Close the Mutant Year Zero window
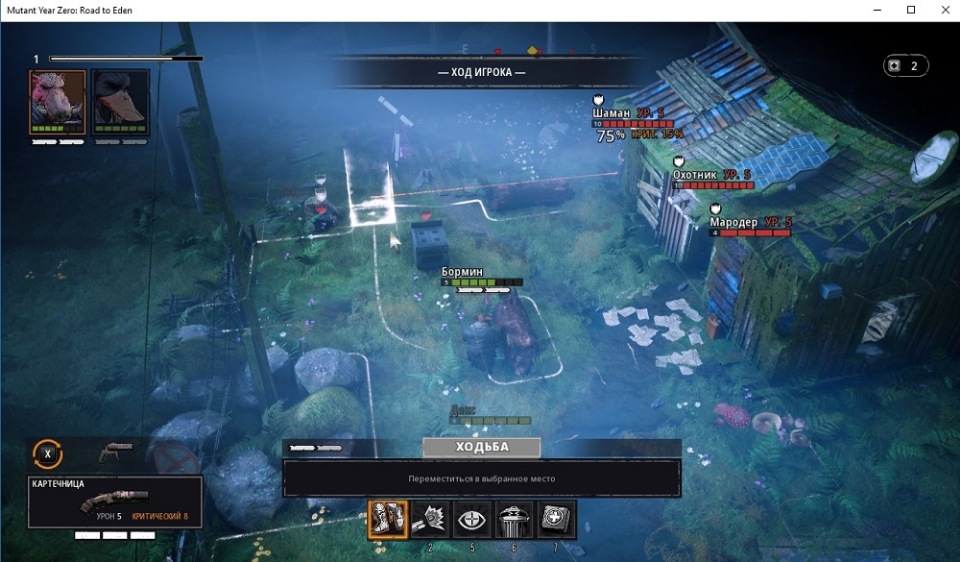Viewport: 960px width, 562px height. [942, 10]
